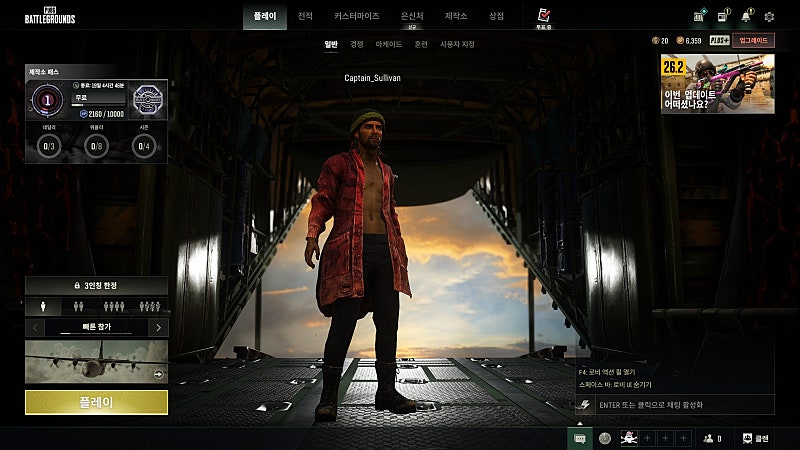Switch to the 훈련 training sub-tab
Screen dimensions: 800x450
(x=421, y=44)
